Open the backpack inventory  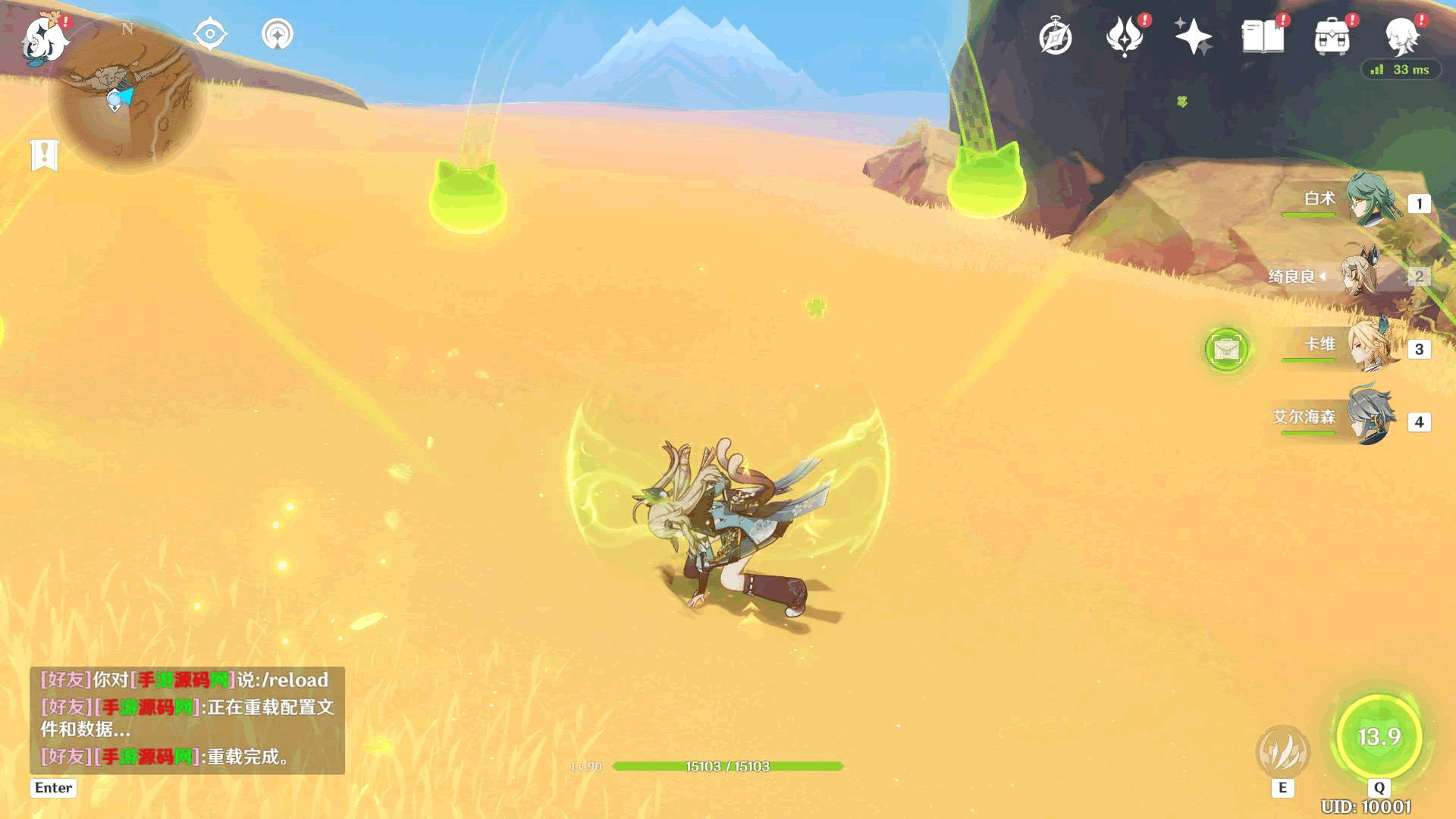(x=1332, y=37)
